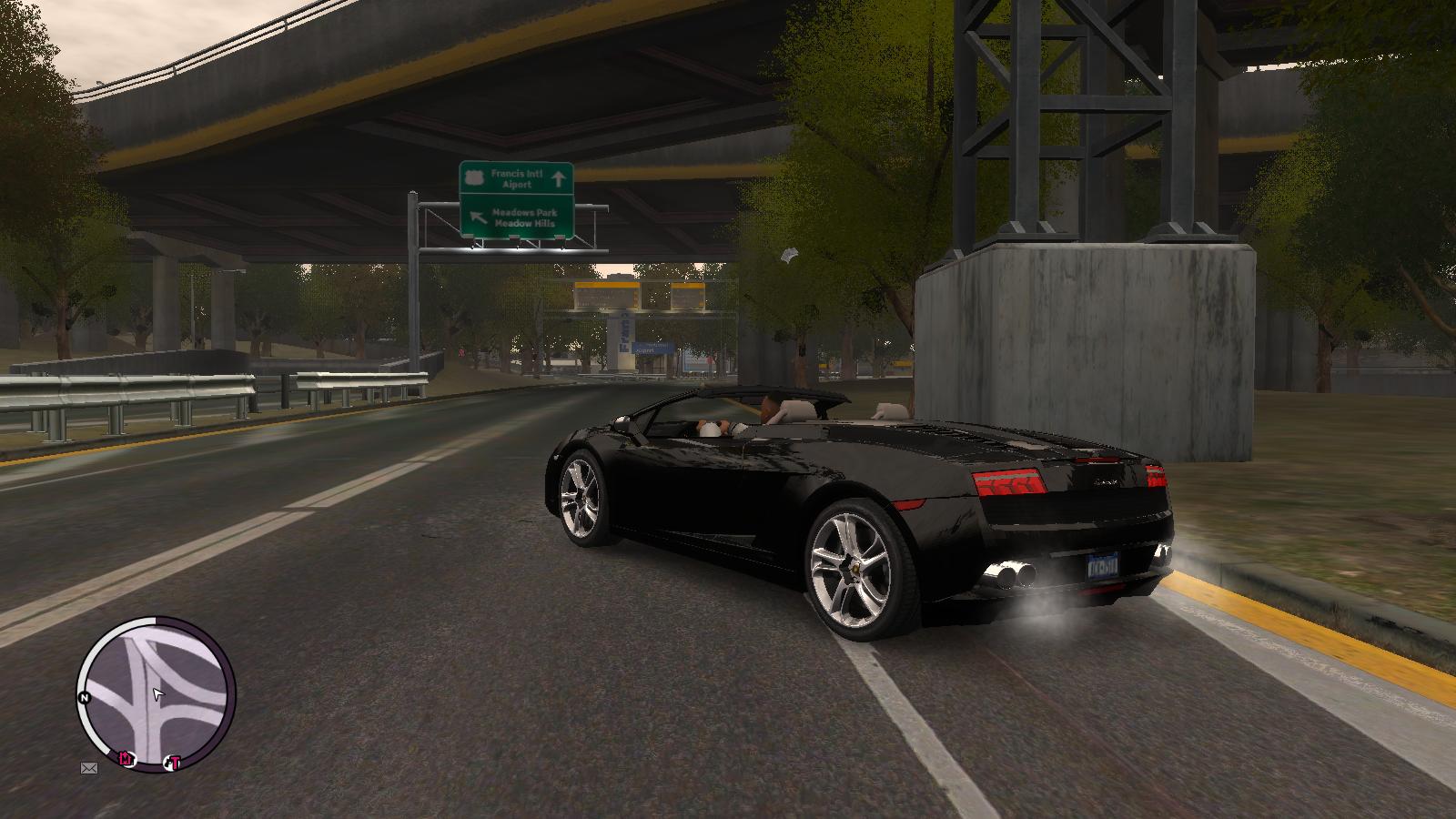Select the pink M house blip
This screenshot has height=819, width=1456.
(126, 758)
